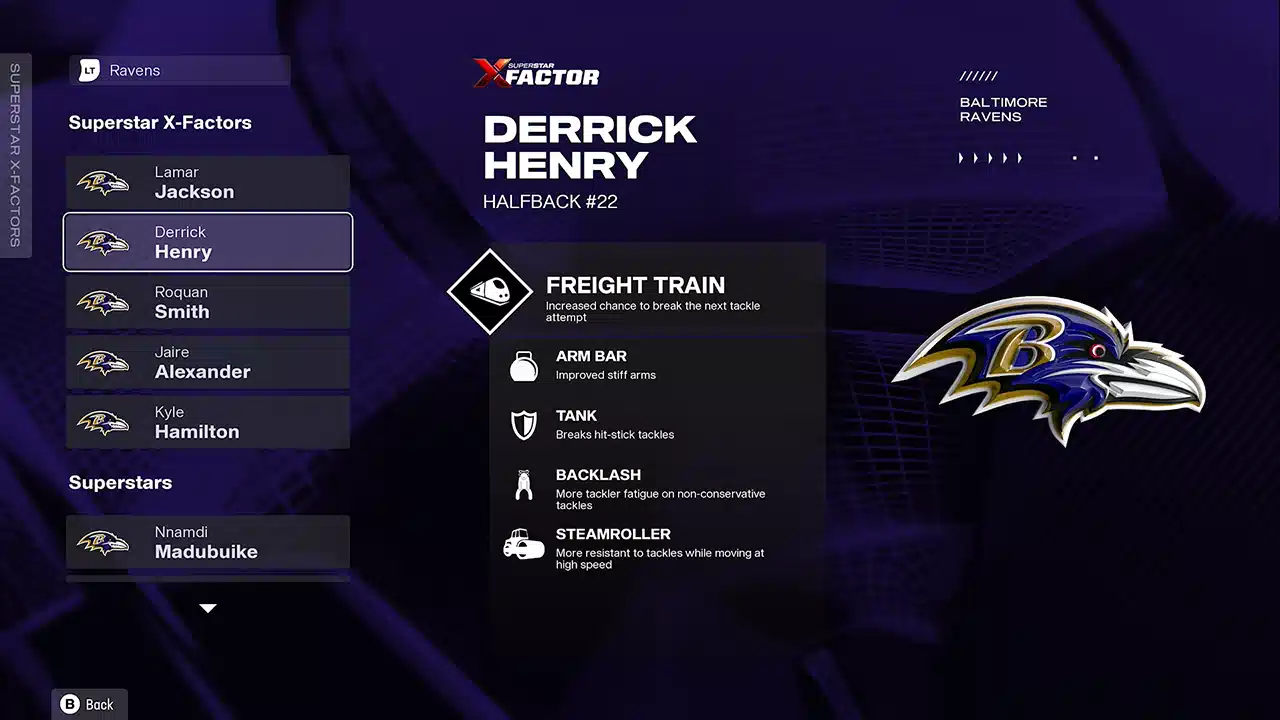1280x720 pixels.
Task: Click the down arrow below the player list
Action: [208, 608]
